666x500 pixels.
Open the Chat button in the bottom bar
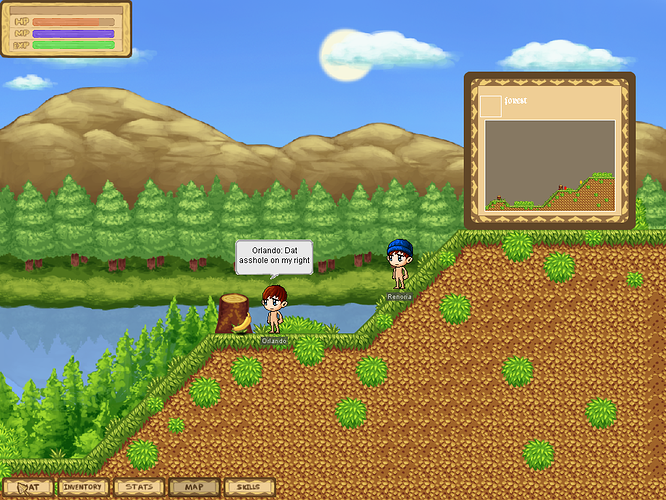click(28, 487)
